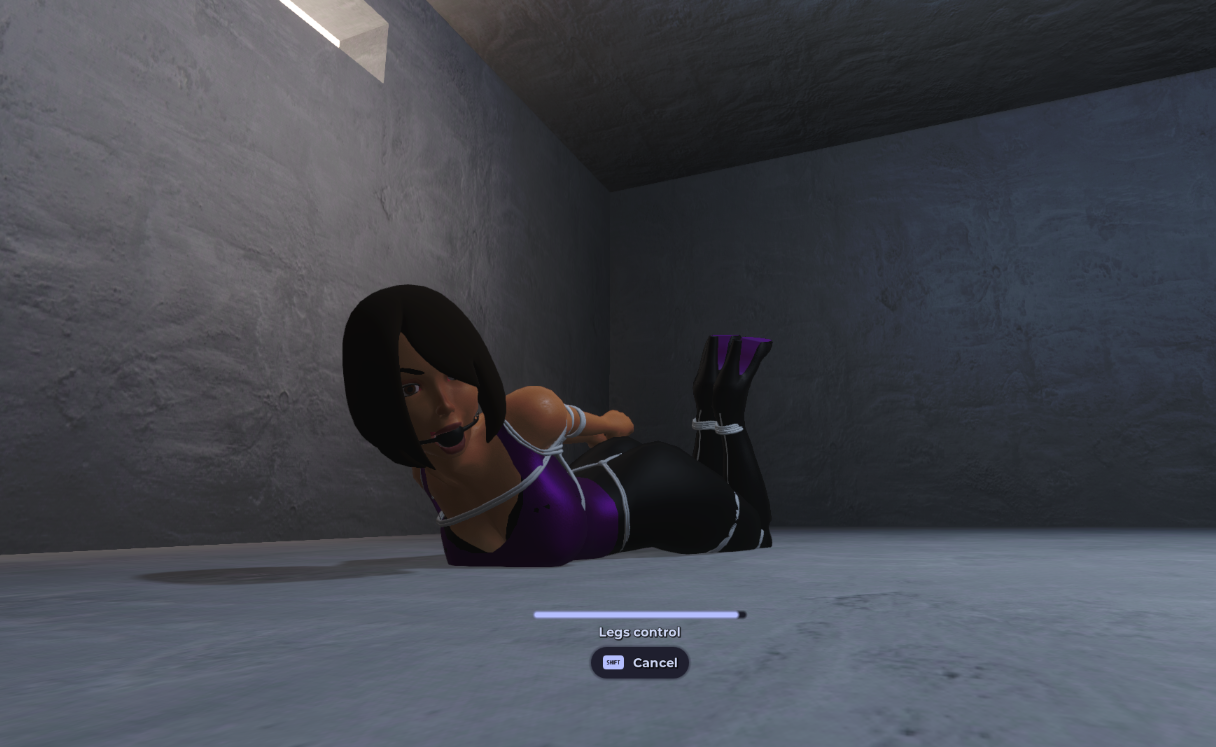Cancel the Legs control action
1216x747 pixels.
(x=640, y=663)
